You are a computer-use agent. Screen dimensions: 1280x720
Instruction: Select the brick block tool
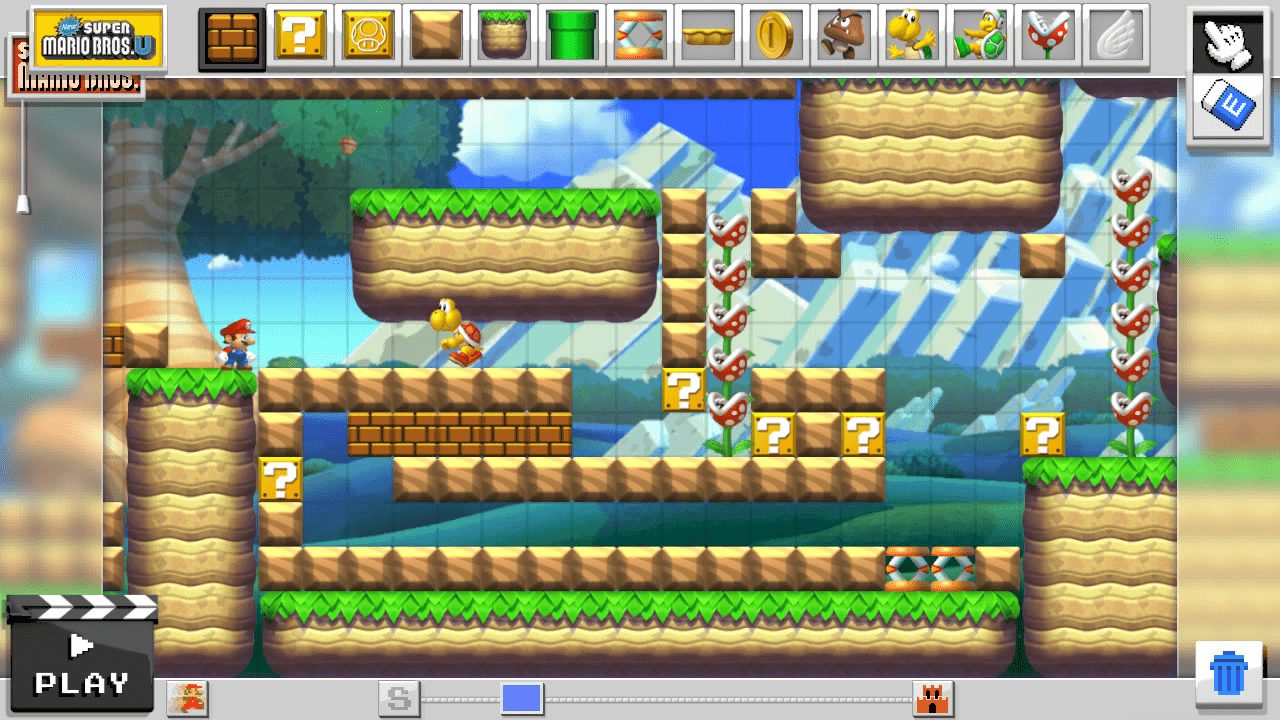click(x=232, y=36)
